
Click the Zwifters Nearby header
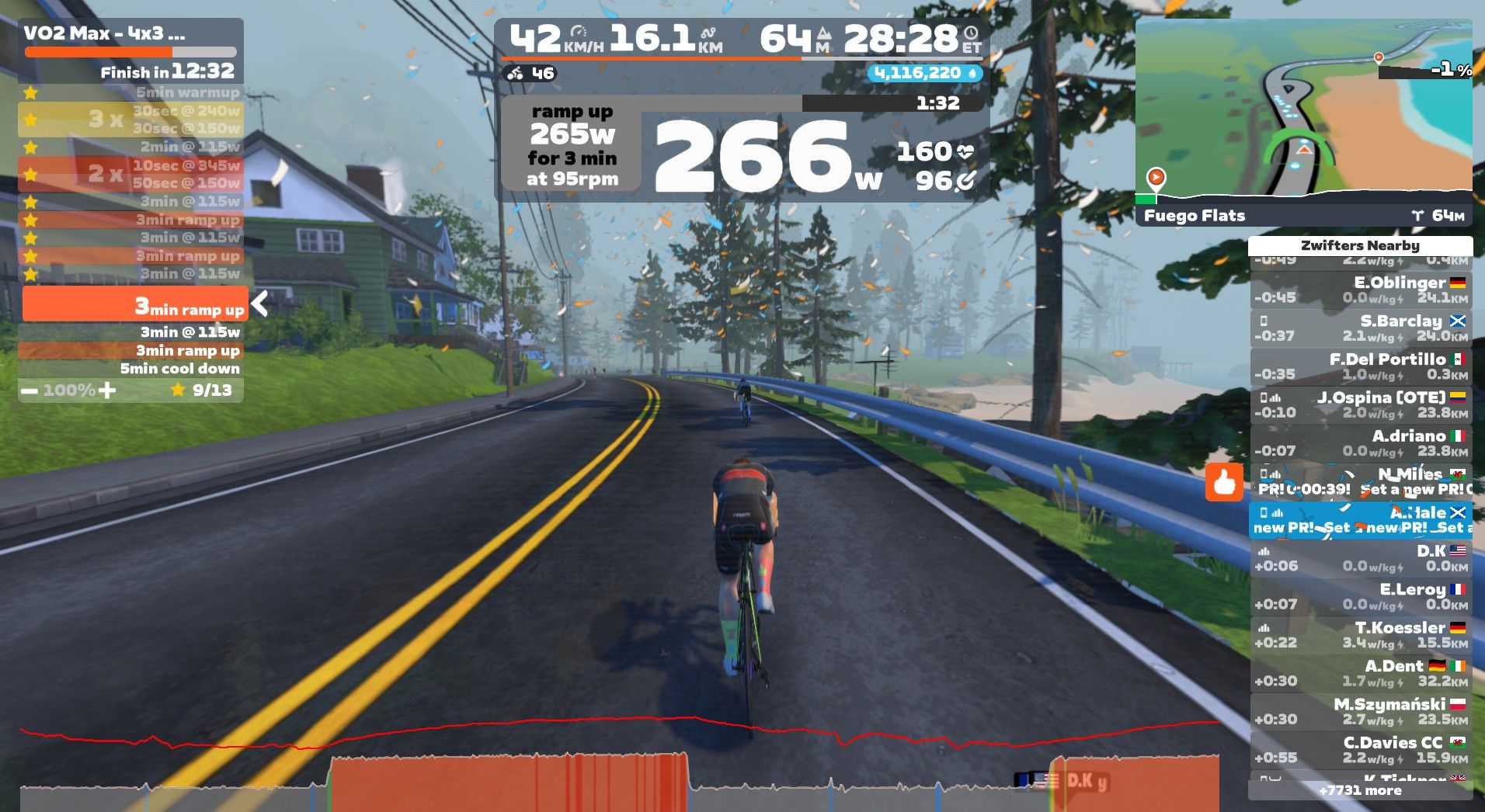click(x=1360, y=245)
